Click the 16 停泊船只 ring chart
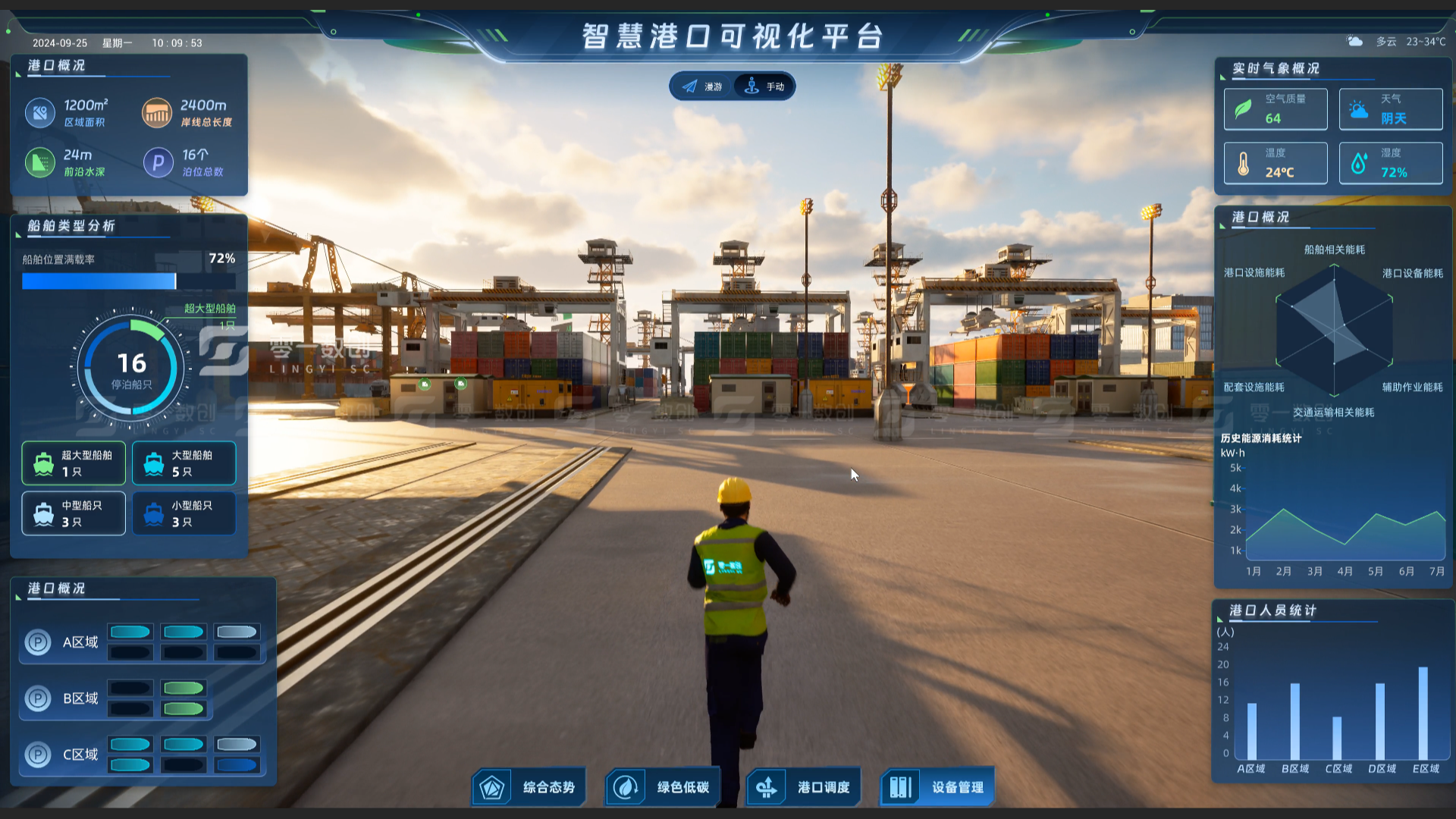This screenshot has height=819, width=1456. pyautogui.click(x=131, y=369)
